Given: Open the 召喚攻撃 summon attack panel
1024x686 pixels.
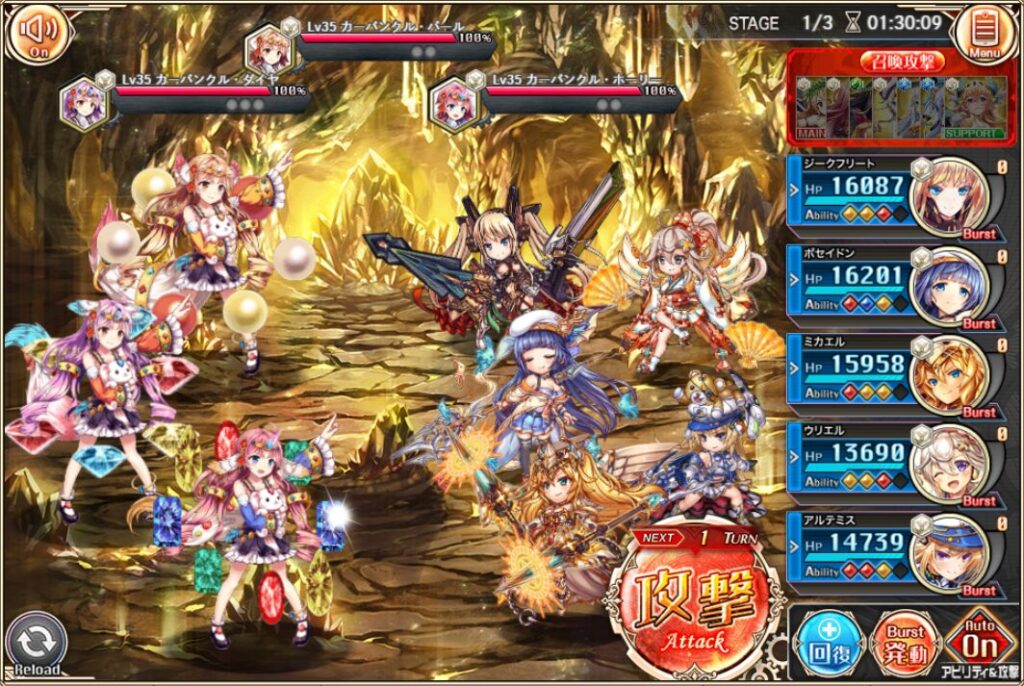Looking at the screenshot, I should tap(902, 97).
